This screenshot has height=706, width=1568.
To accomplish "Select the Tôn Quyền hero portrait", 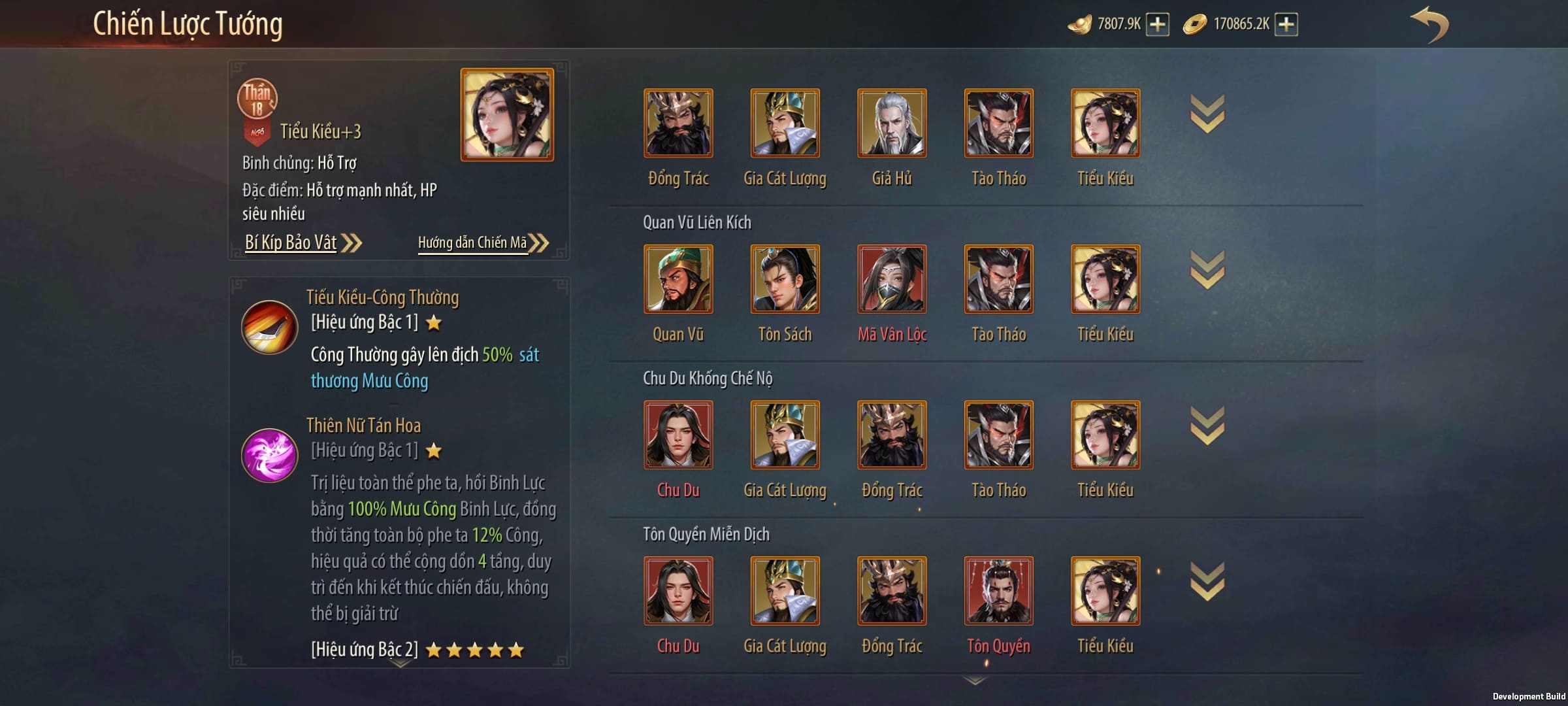I will coord(998,591).
